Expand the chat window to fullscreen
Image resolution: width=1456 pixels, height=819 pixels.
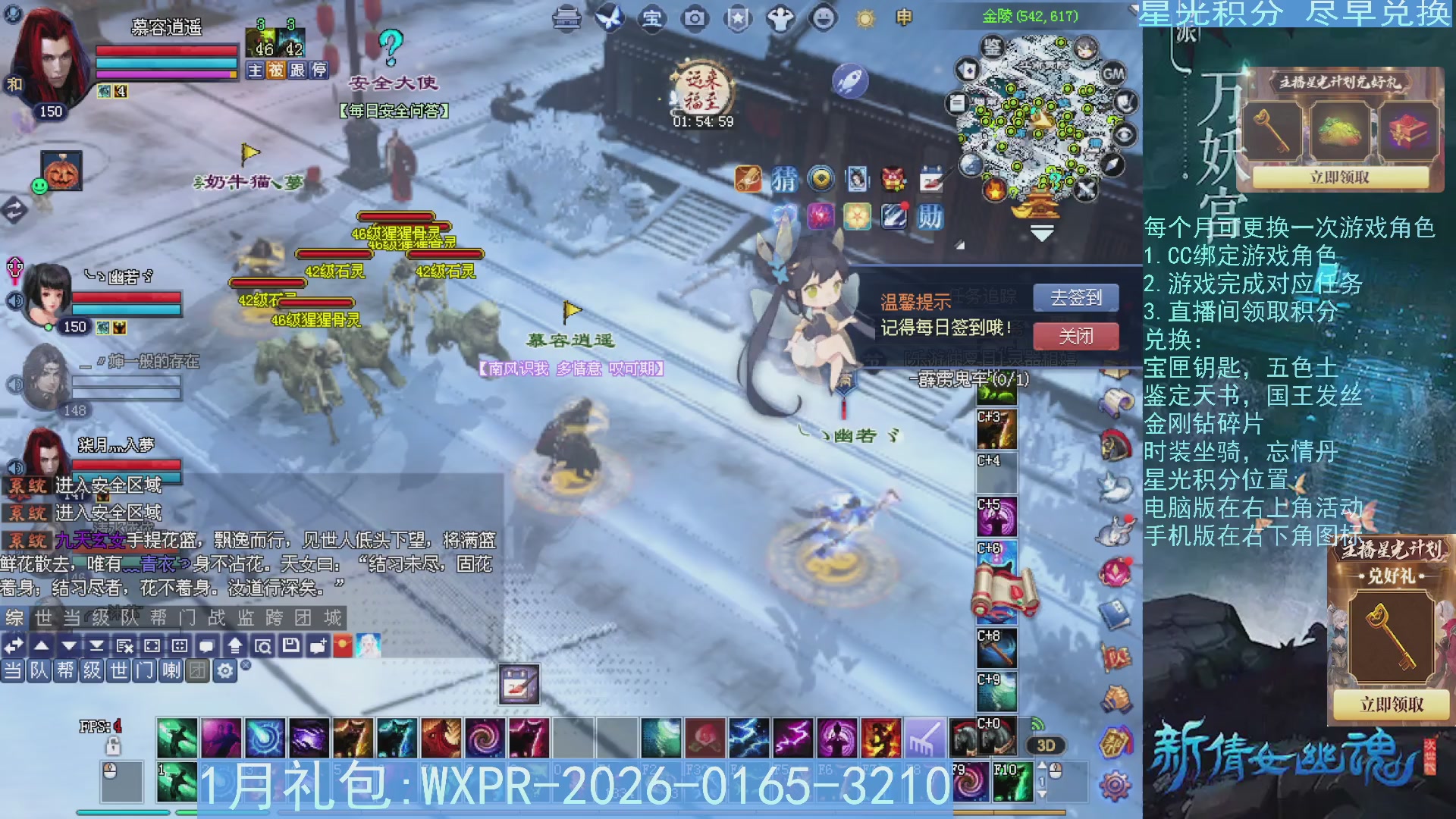pyautogui.click(x=152, y=645)
